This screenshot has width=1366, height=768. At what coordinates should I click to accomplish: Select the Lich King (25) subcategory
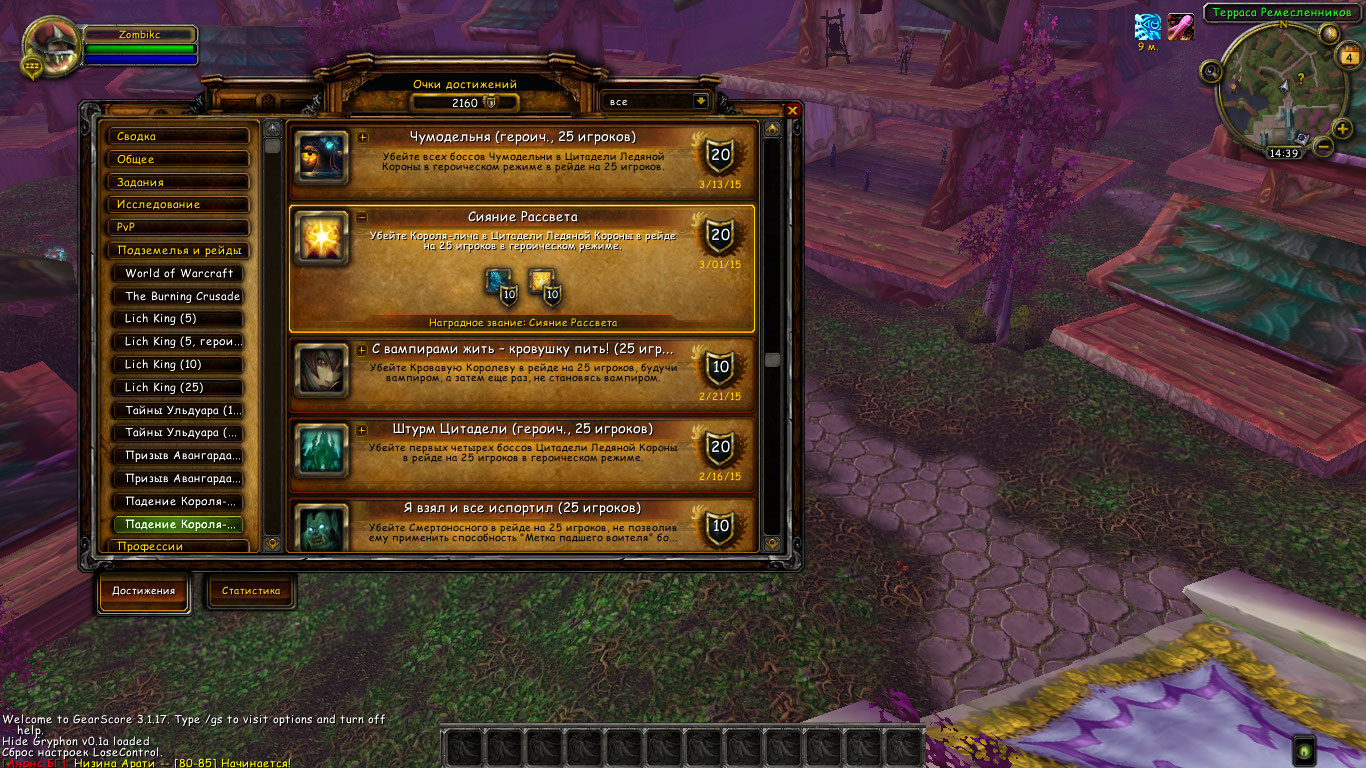181,387
